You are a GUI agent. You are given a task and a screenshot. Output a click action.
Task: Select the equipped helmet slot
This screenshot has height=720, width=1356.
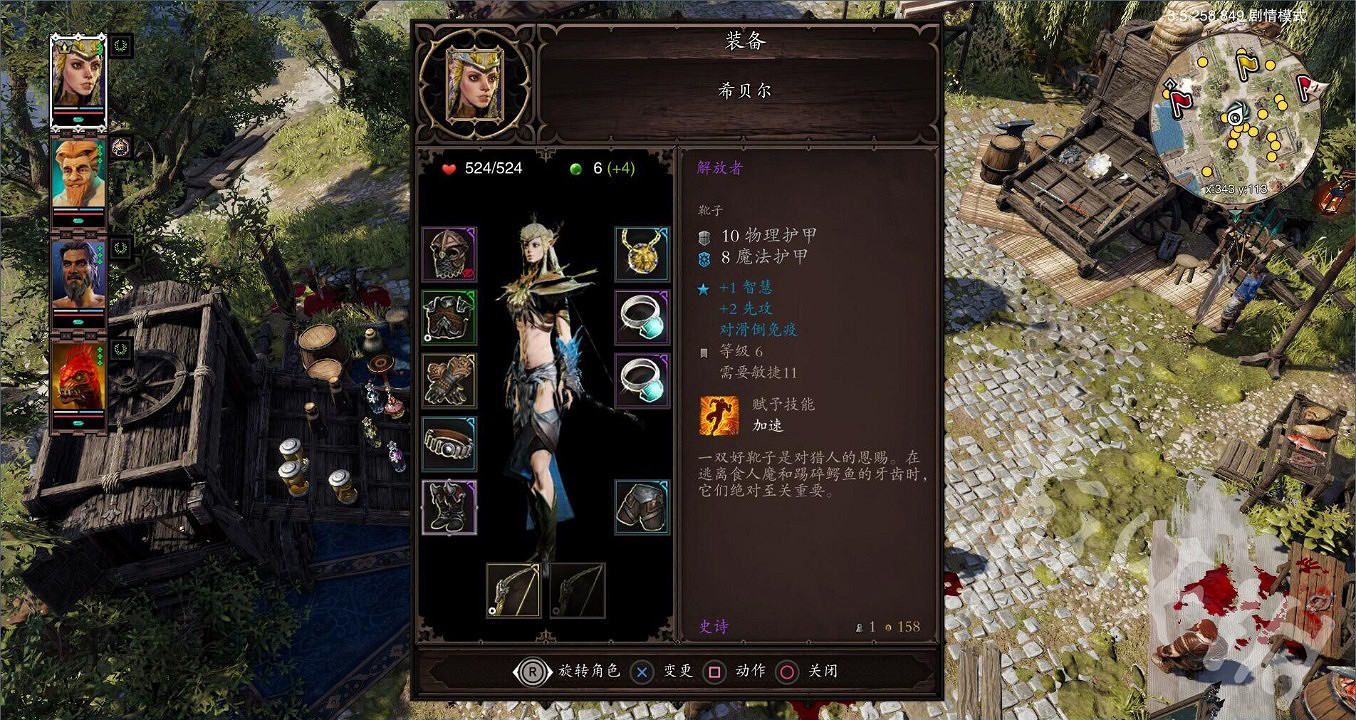pyautogui.click(x=449, y=254)
